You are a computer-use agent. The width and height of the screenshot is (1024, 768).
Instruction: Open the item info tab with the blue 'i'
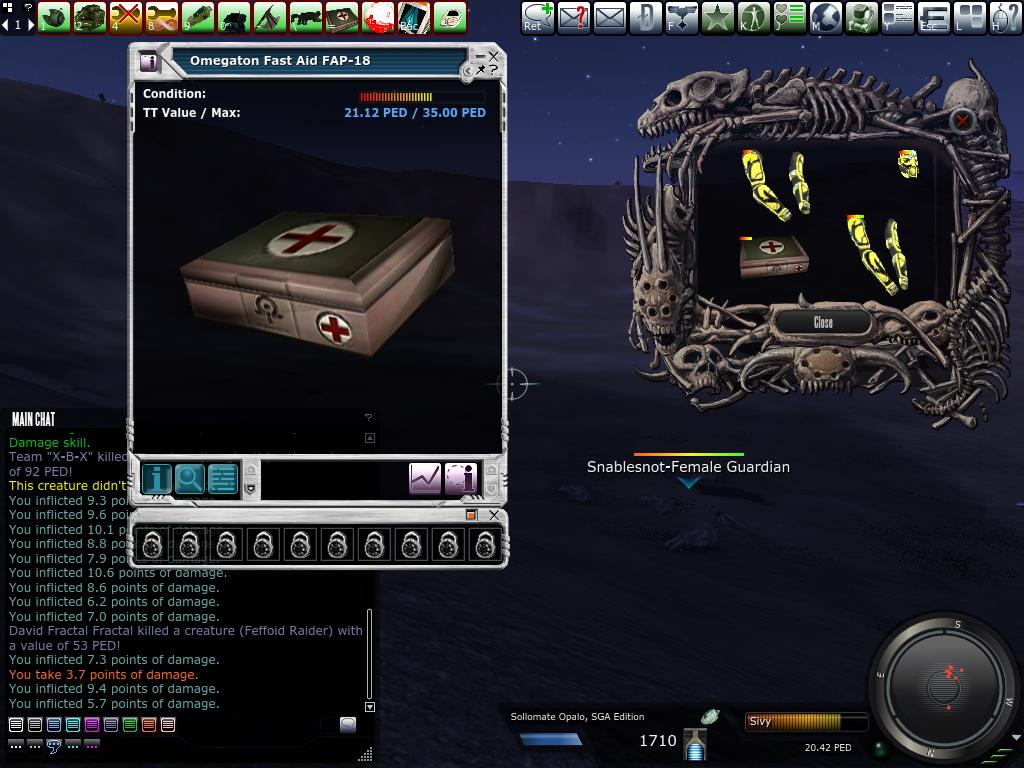tap(156, 479)
